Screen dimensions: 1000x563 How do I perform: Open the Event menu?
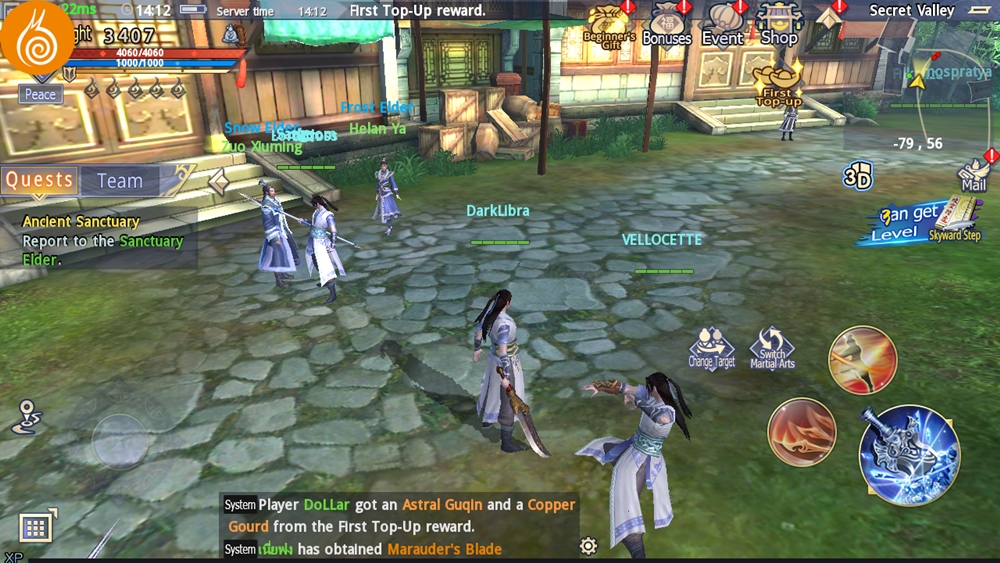pyautogui.click(x=723, y=26)
